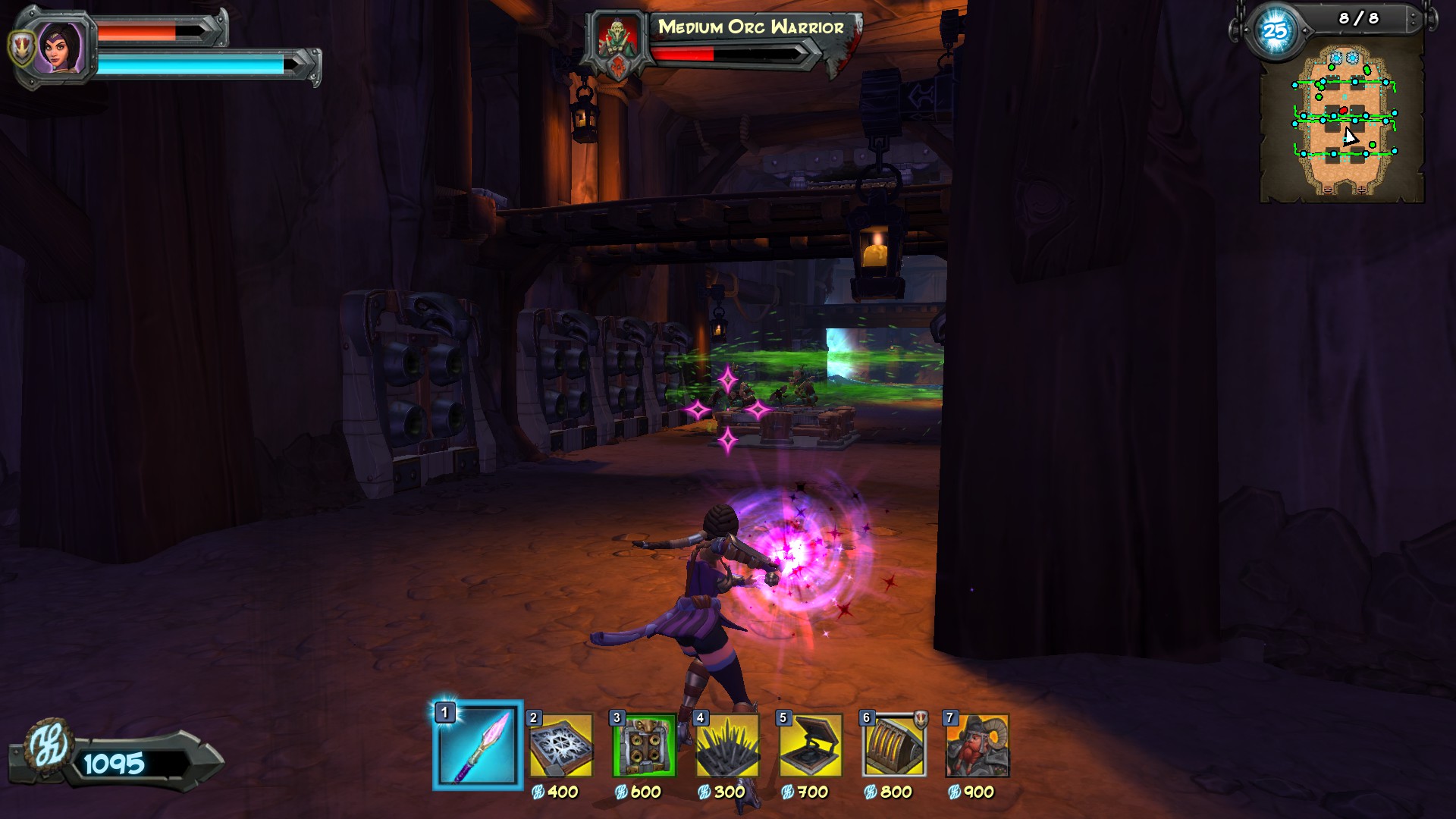This screenshot has height=819, width=1456.
Task: Select the arrow wall trap costing 600
Action: [644, 745]
